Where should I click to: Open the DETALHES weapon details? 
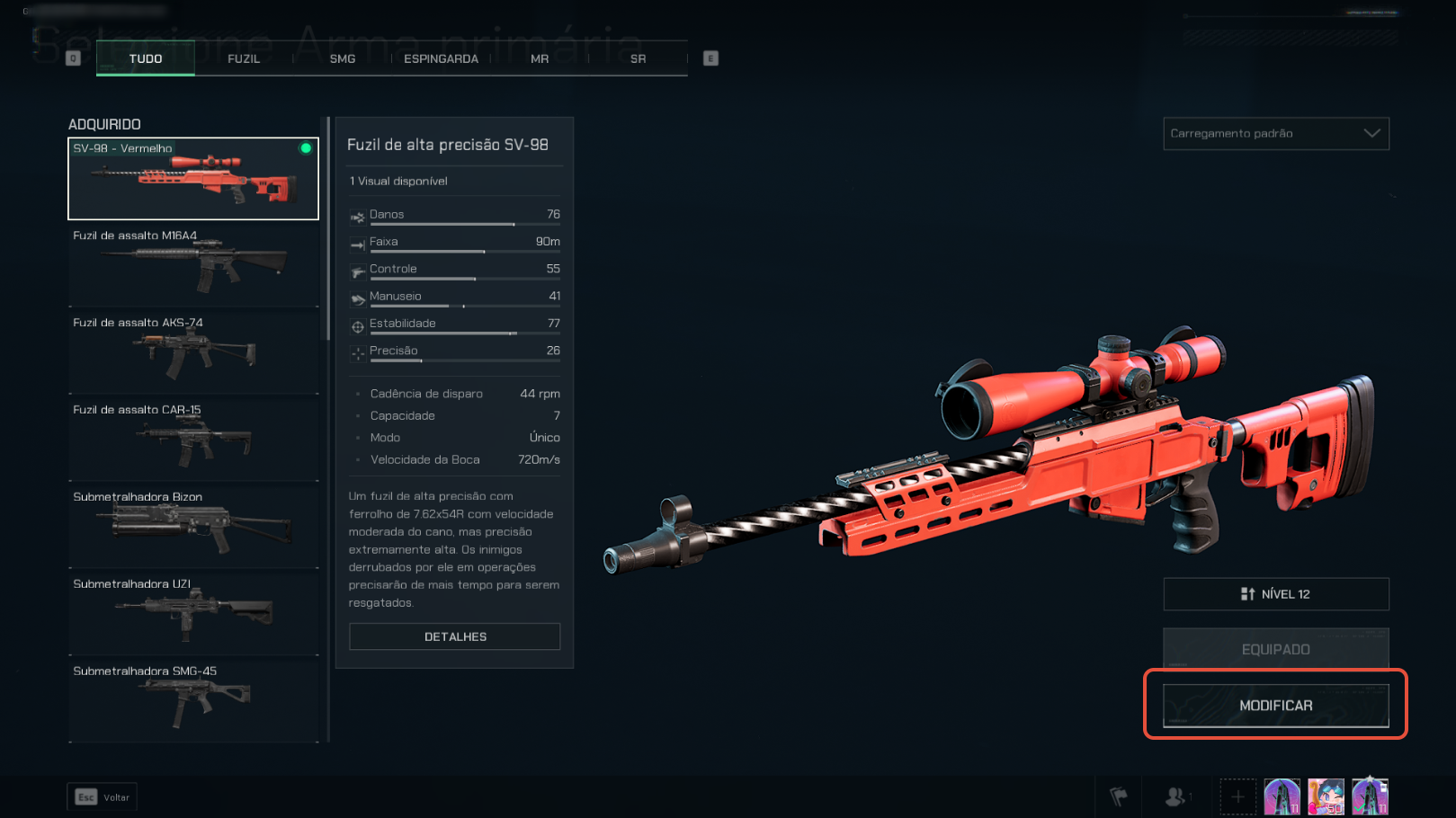click(x=455, y=636)
